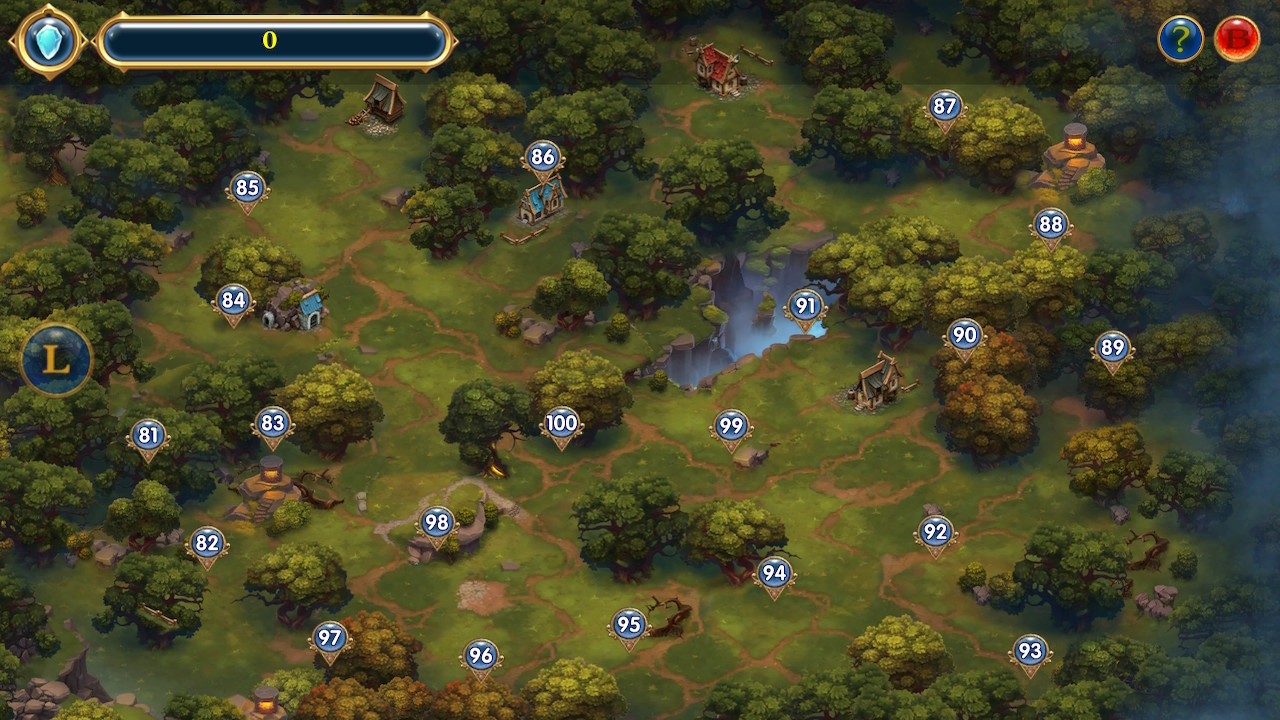
Task: Select level 86 by the blue-roofed house
Action: [542, 156]
